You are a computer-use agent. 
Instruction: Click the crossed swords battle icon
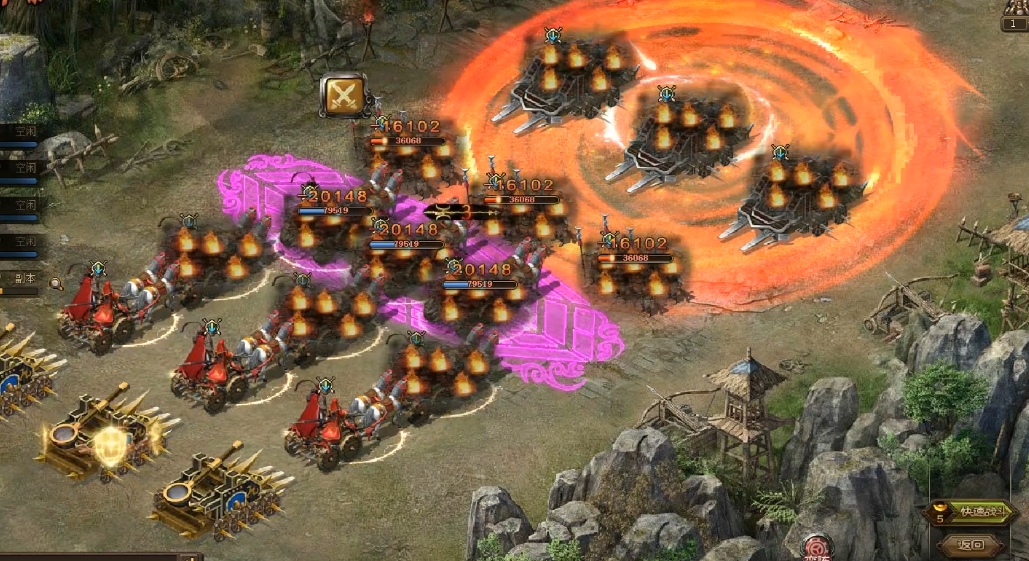(343, 96)
